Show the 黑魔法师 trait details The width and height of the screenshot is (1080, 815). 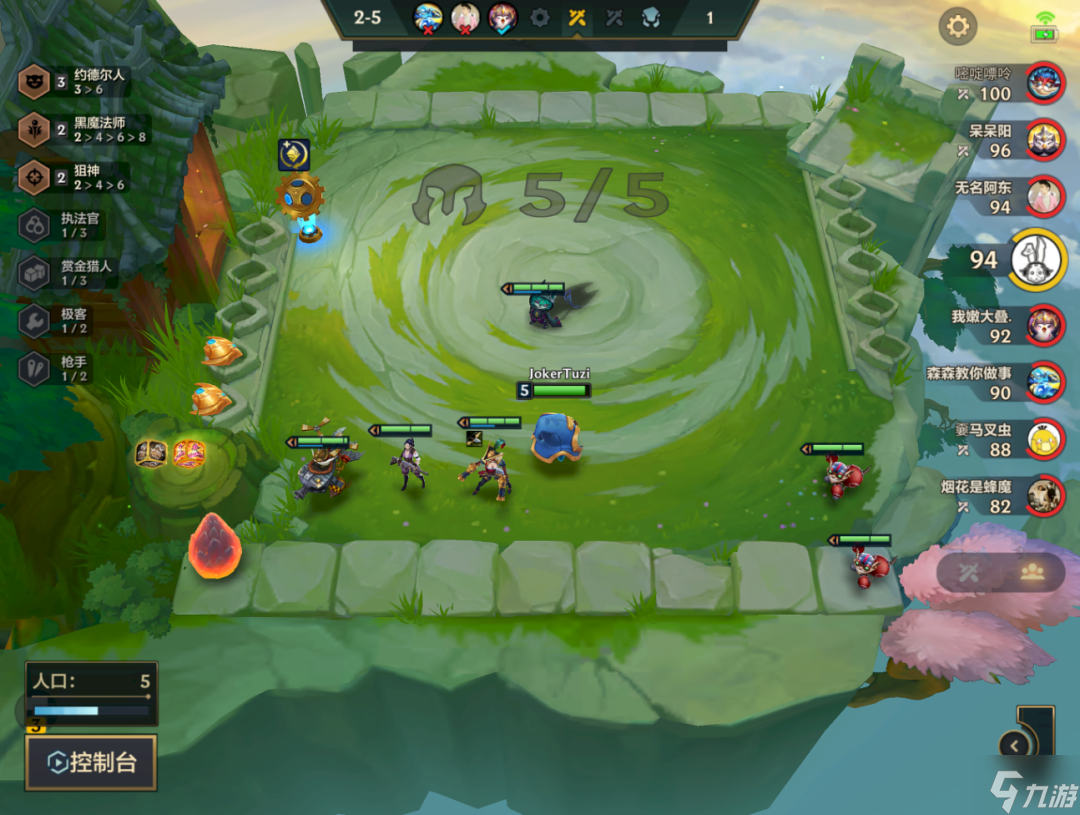tap(34, 130)
